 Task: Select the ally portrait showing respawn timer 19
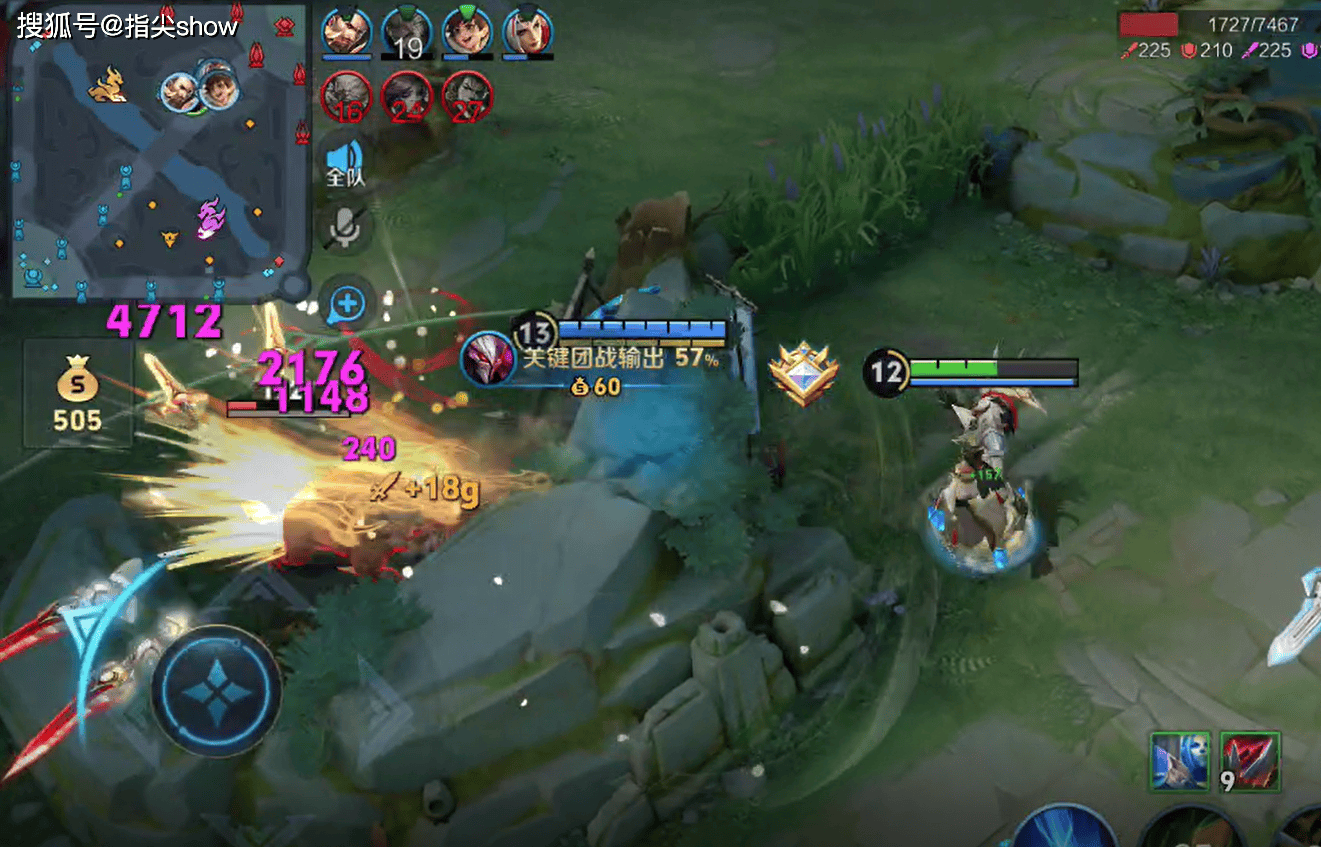pos(406,32)
